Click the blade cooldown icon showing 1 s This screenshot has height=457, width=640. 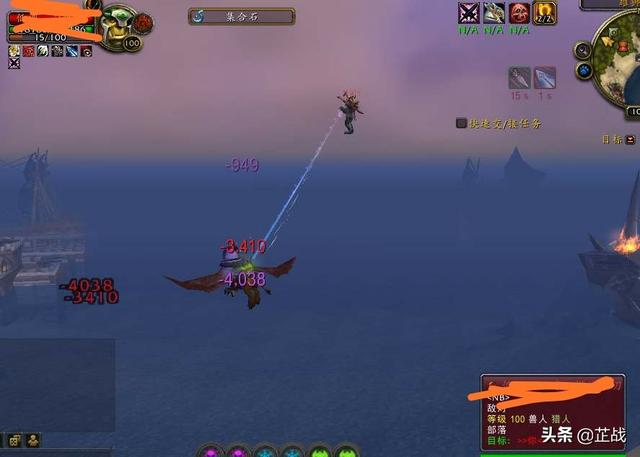click(544, 78)
